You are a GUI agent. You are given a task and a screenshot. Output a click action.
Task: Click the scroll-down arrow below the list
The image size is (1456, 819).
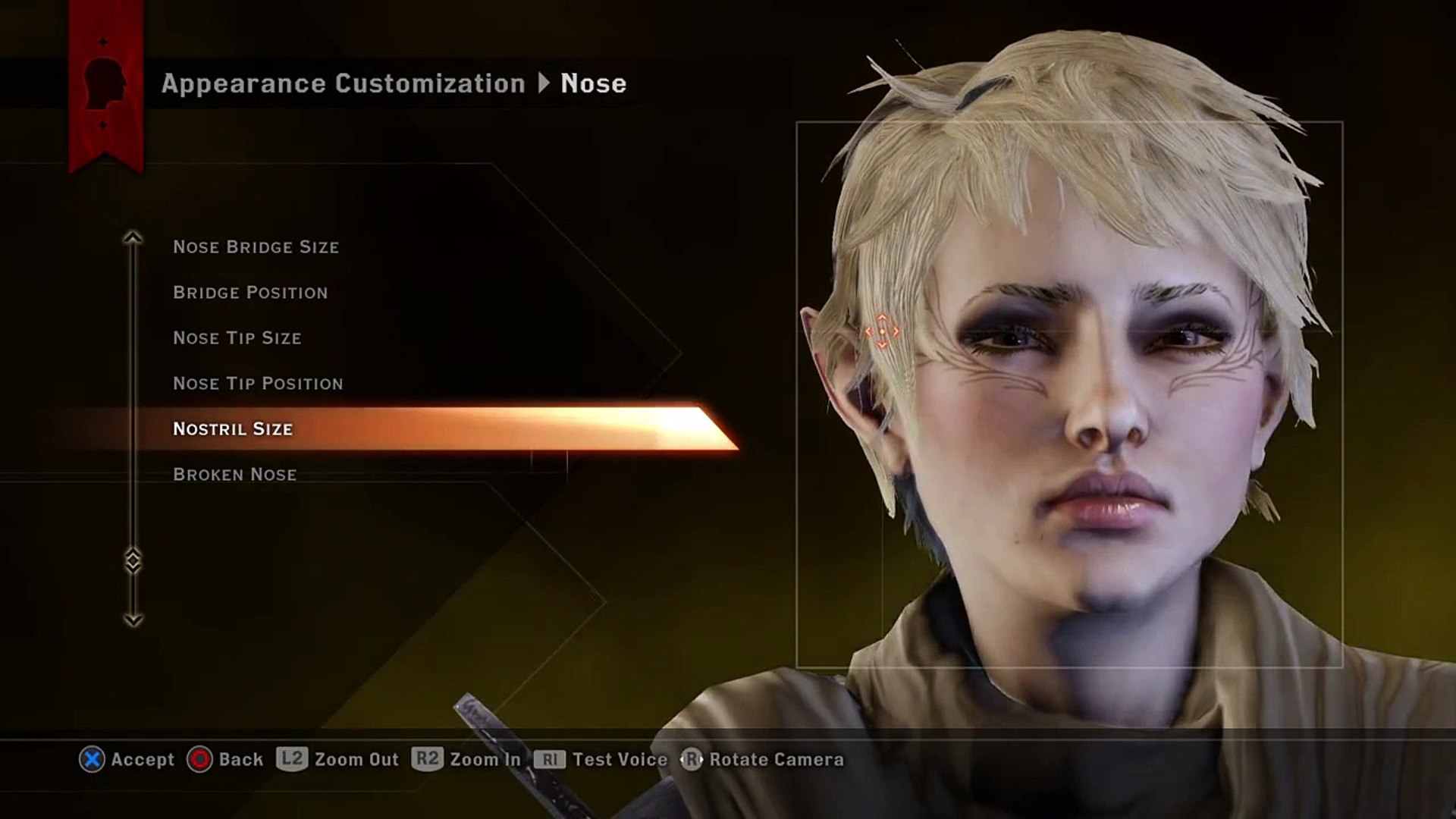[133, 620]
